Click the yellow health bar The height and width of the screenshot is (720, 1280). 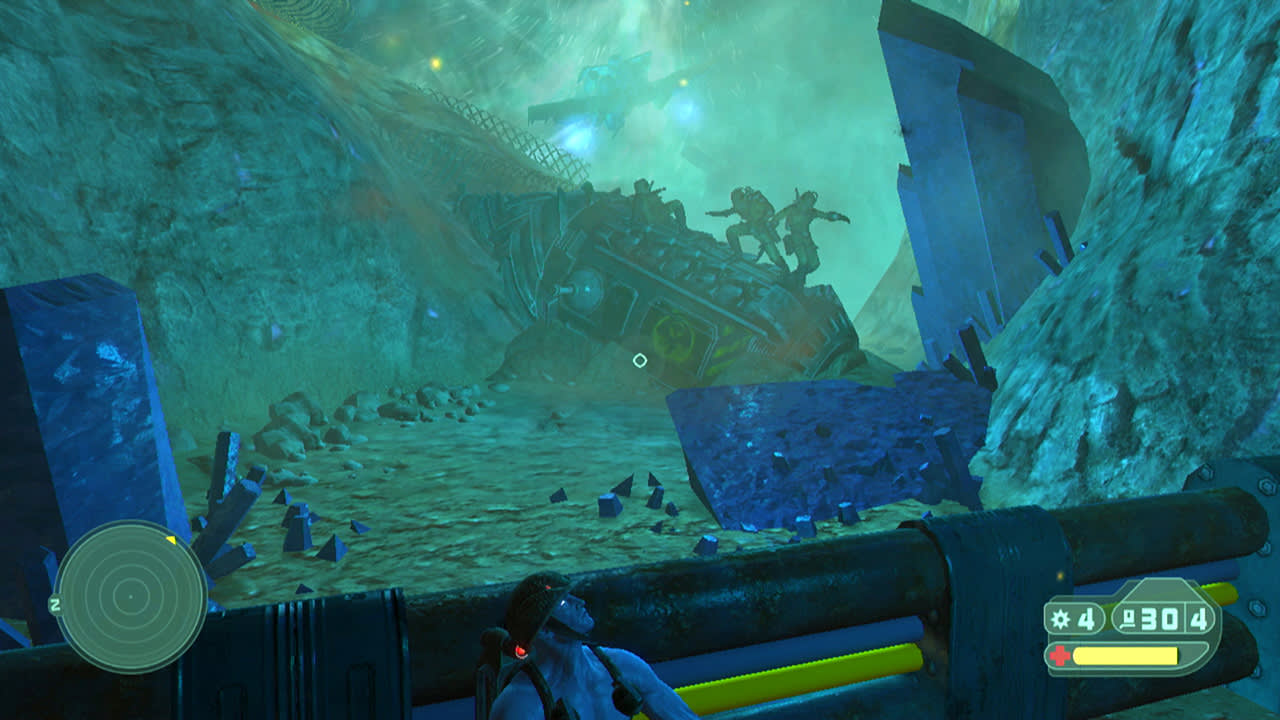[1125, 654]
